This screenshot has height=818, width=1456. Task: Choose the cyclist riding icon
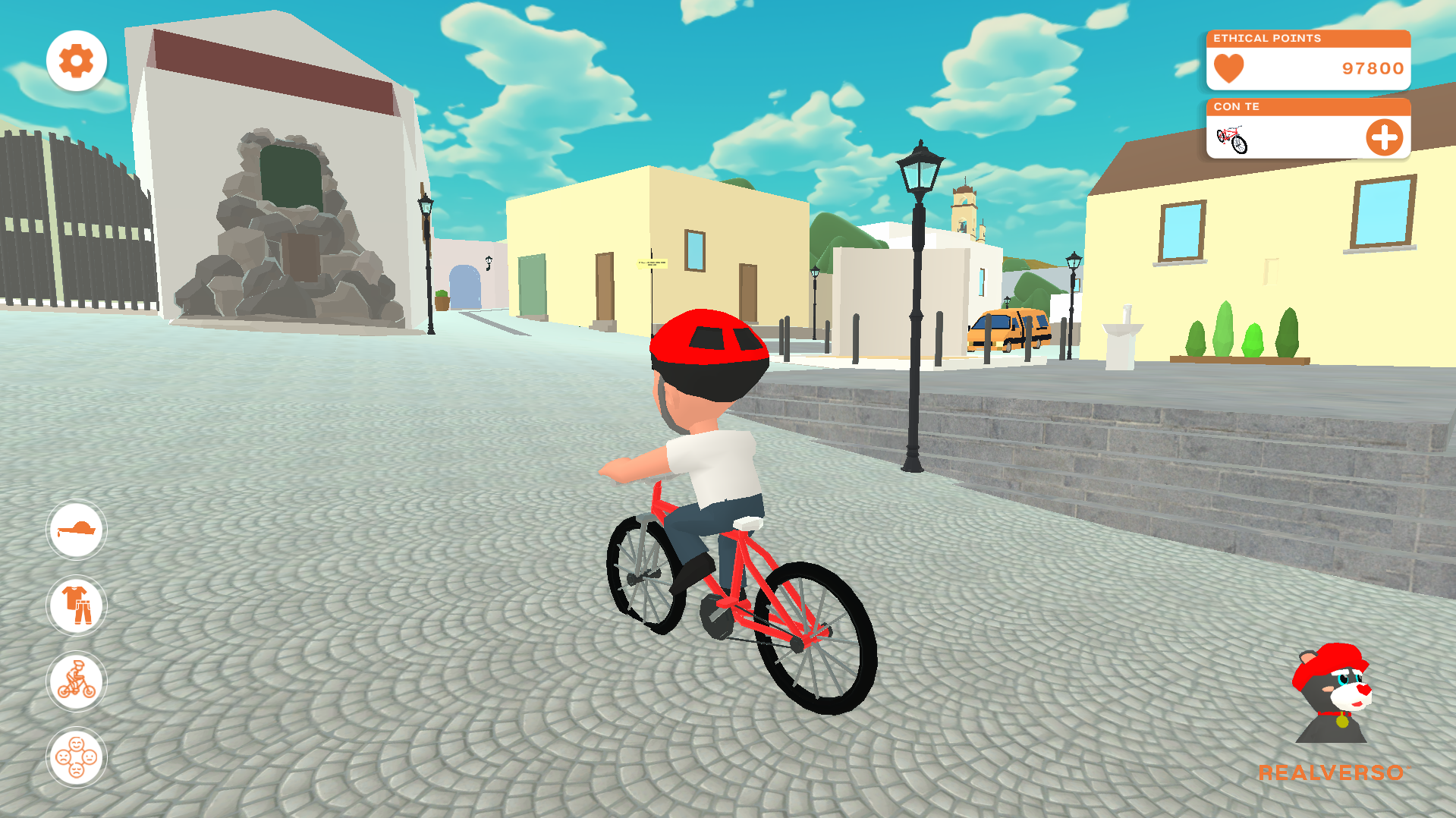coord(77,681)
